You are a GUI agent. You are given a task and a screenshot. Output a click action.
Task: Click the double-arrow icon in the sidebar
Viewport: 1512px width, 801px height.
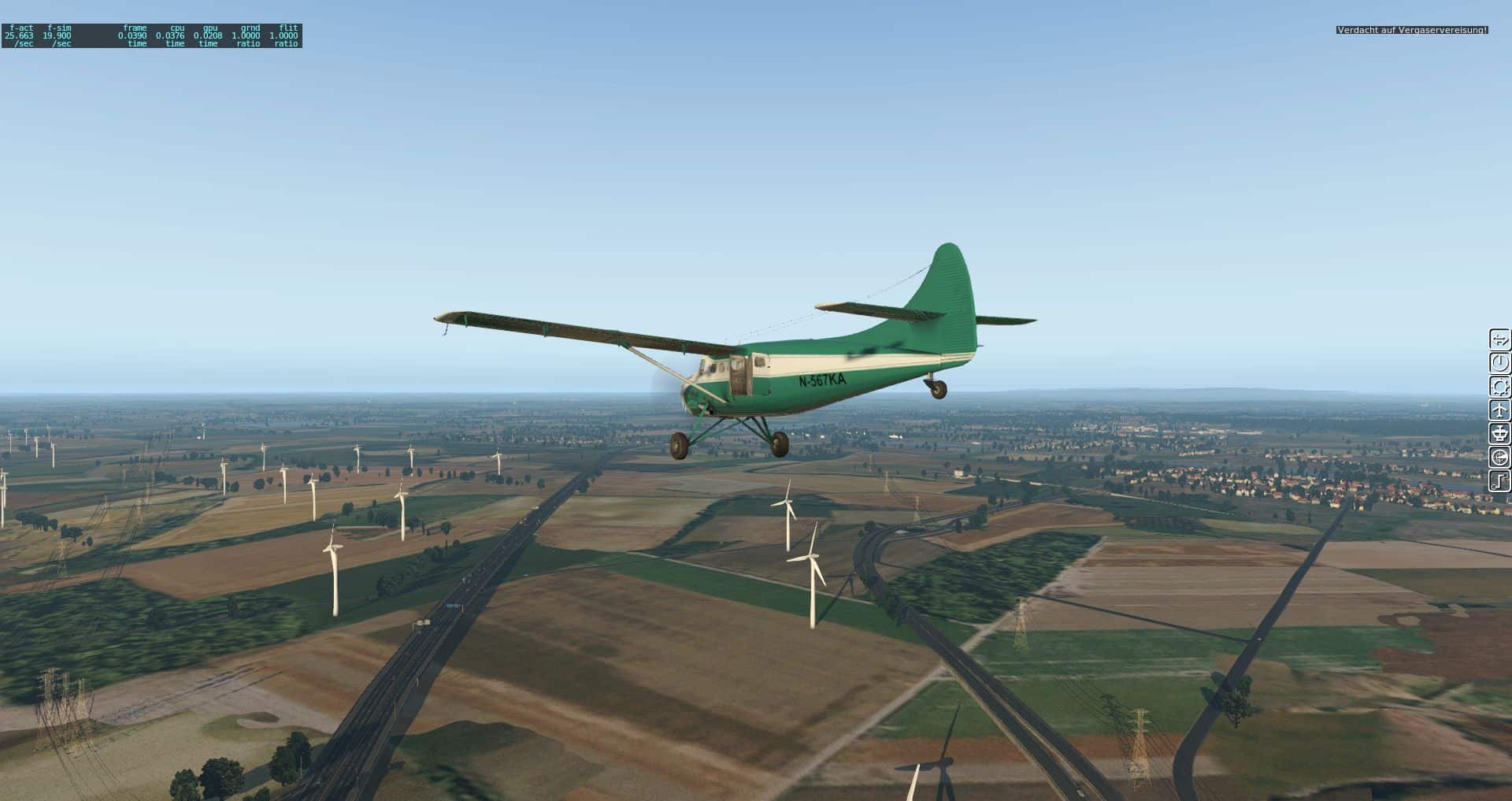point(1499,339)
